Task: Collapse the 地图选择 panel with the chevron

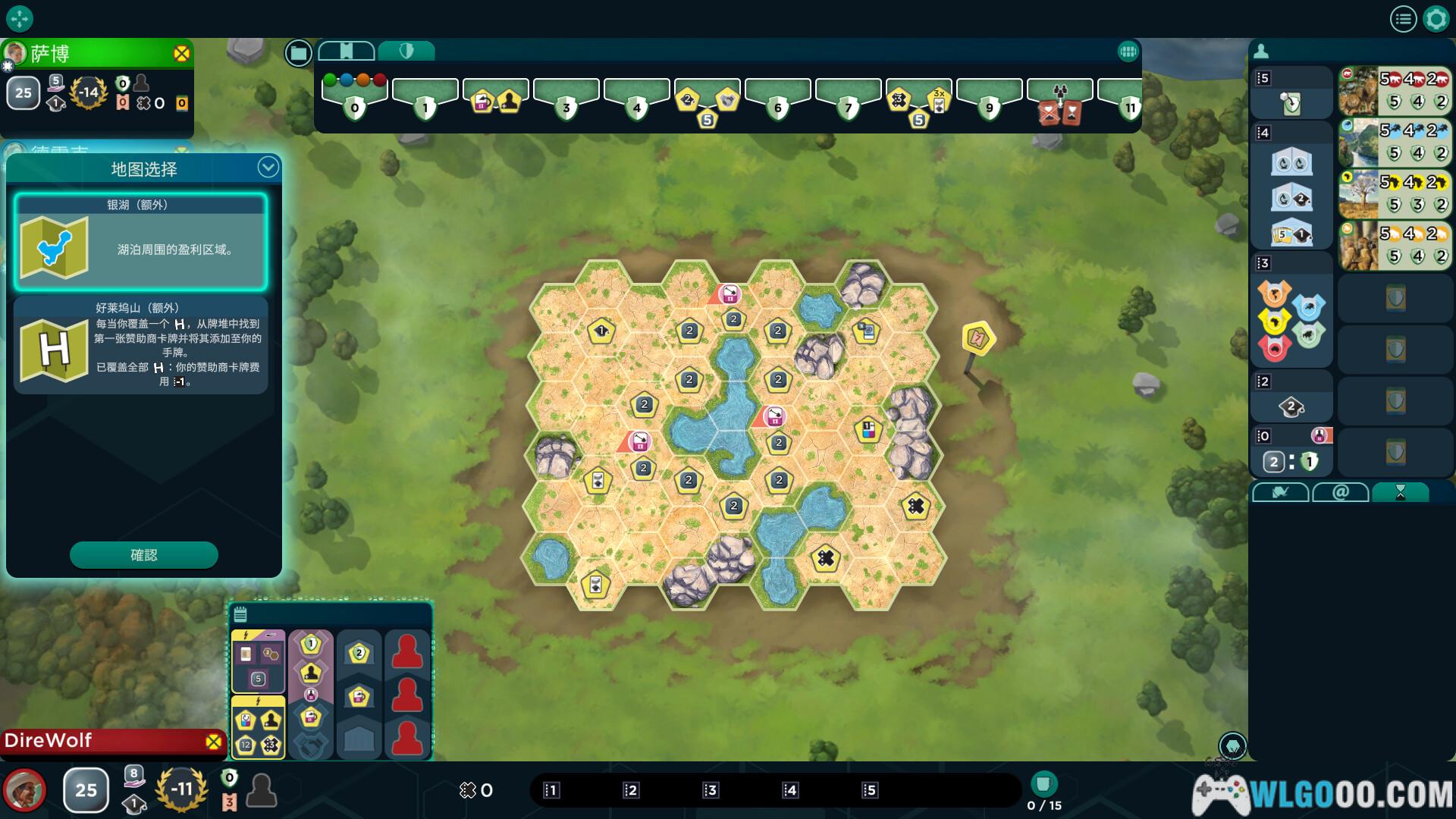Action: [268, 168]
